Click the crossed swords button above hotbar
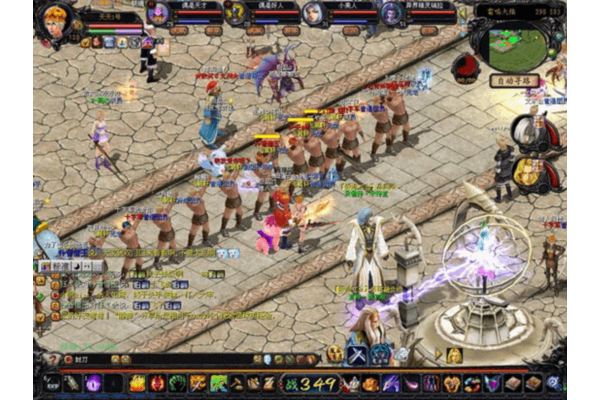Image resolution: width=600 pixels, height=400 pixels. tap(356, 355)
